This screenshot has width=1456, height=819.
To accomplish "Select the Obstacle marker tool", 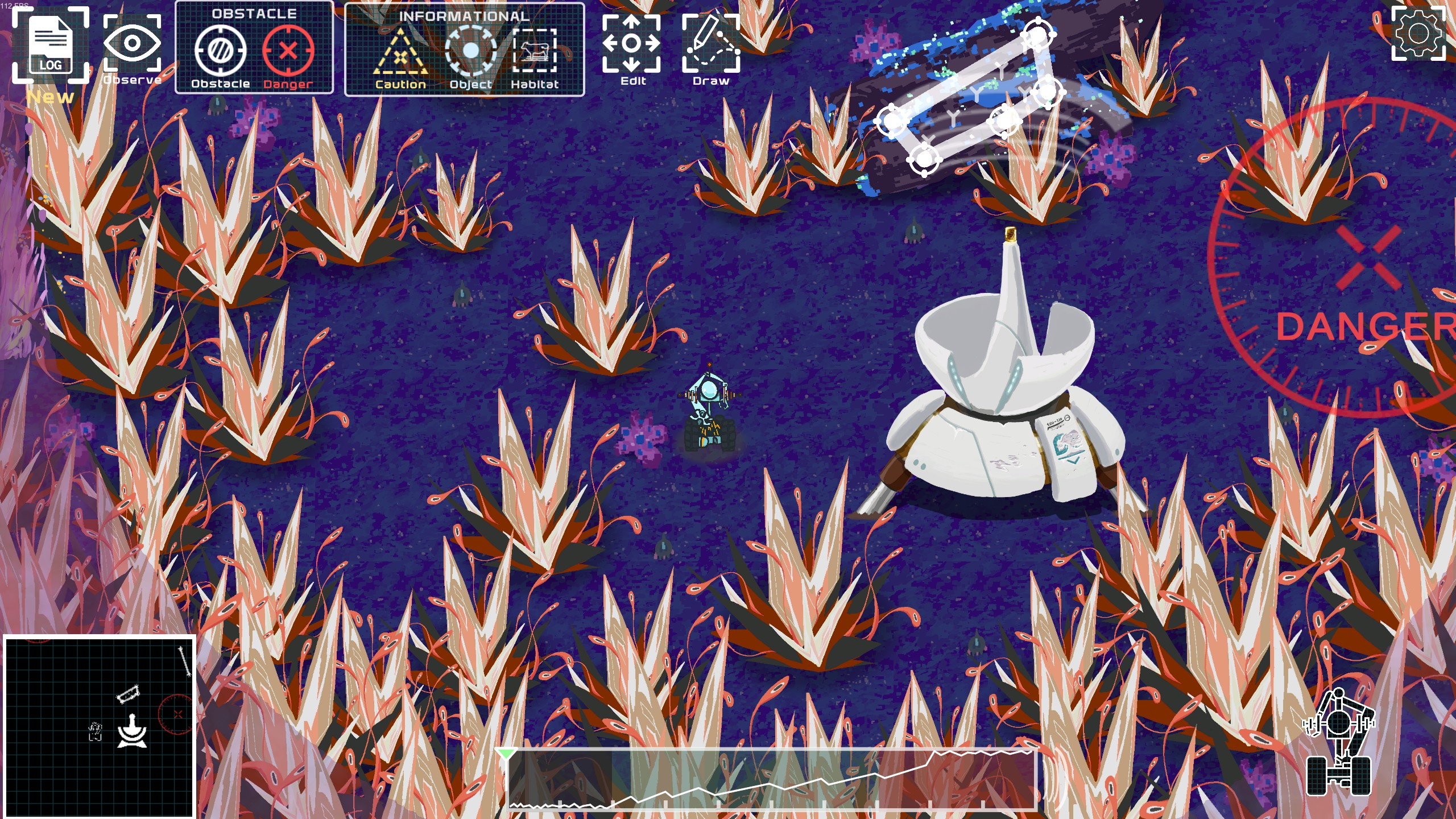I will [x=220, y=52].
